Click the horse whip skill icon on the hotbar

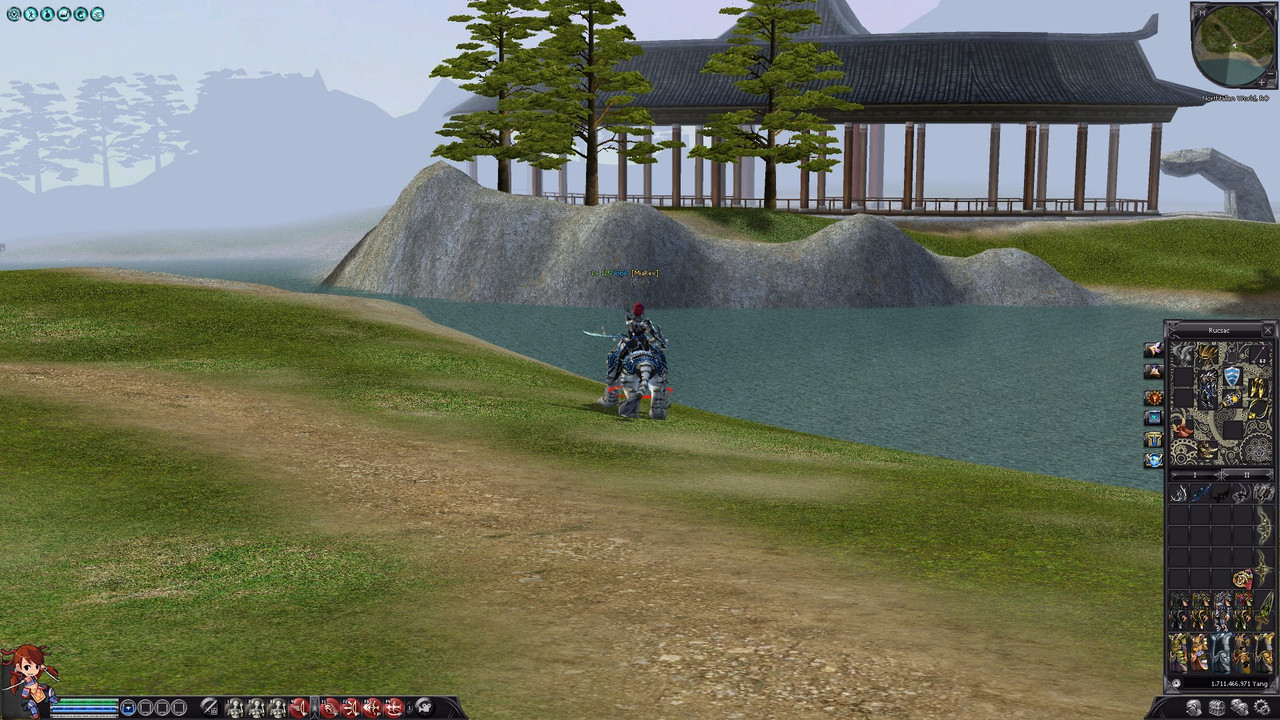(x=297, y=706)
